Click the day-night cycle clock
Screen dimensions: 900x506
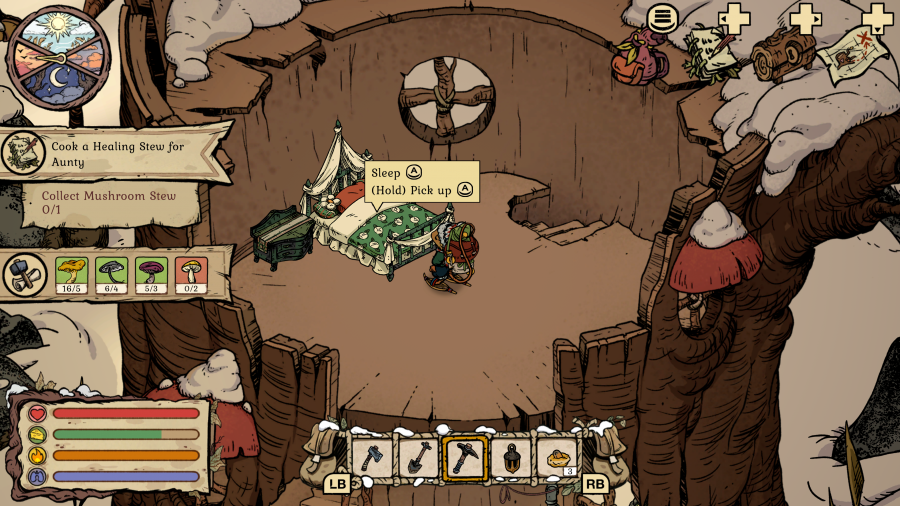[57, 55]
